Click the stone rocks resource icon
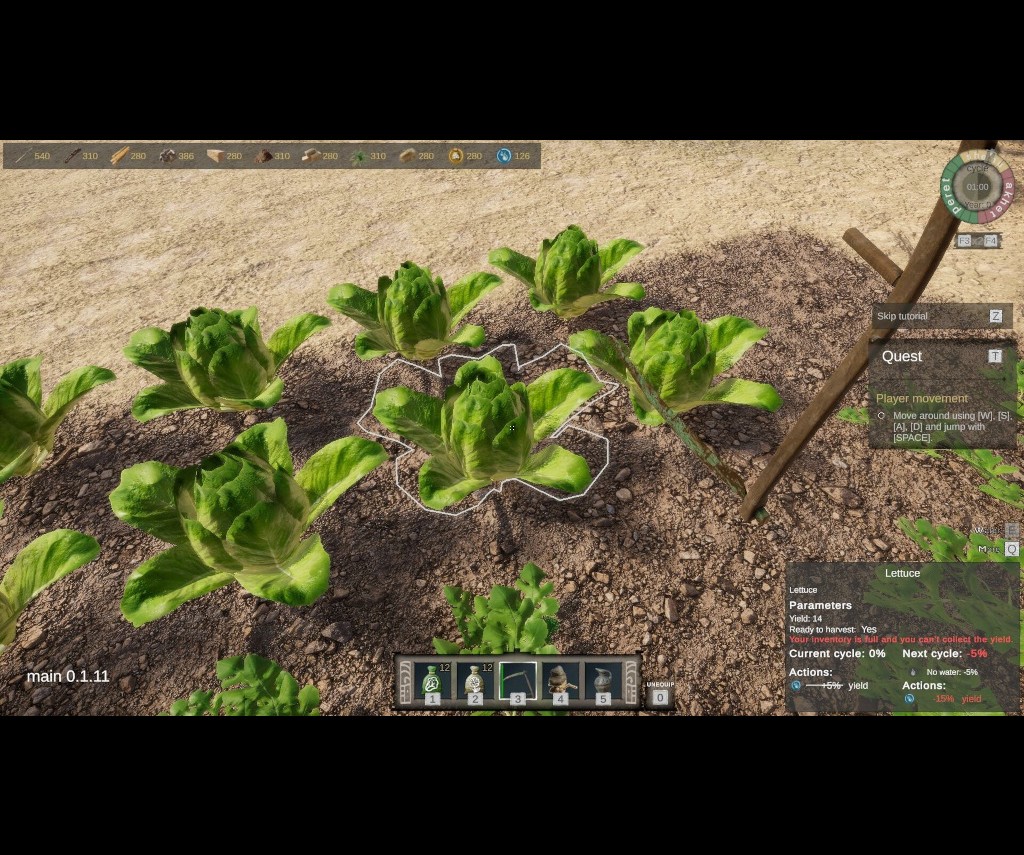Viewport: 1024px width, 855px height. click(167, 156)
